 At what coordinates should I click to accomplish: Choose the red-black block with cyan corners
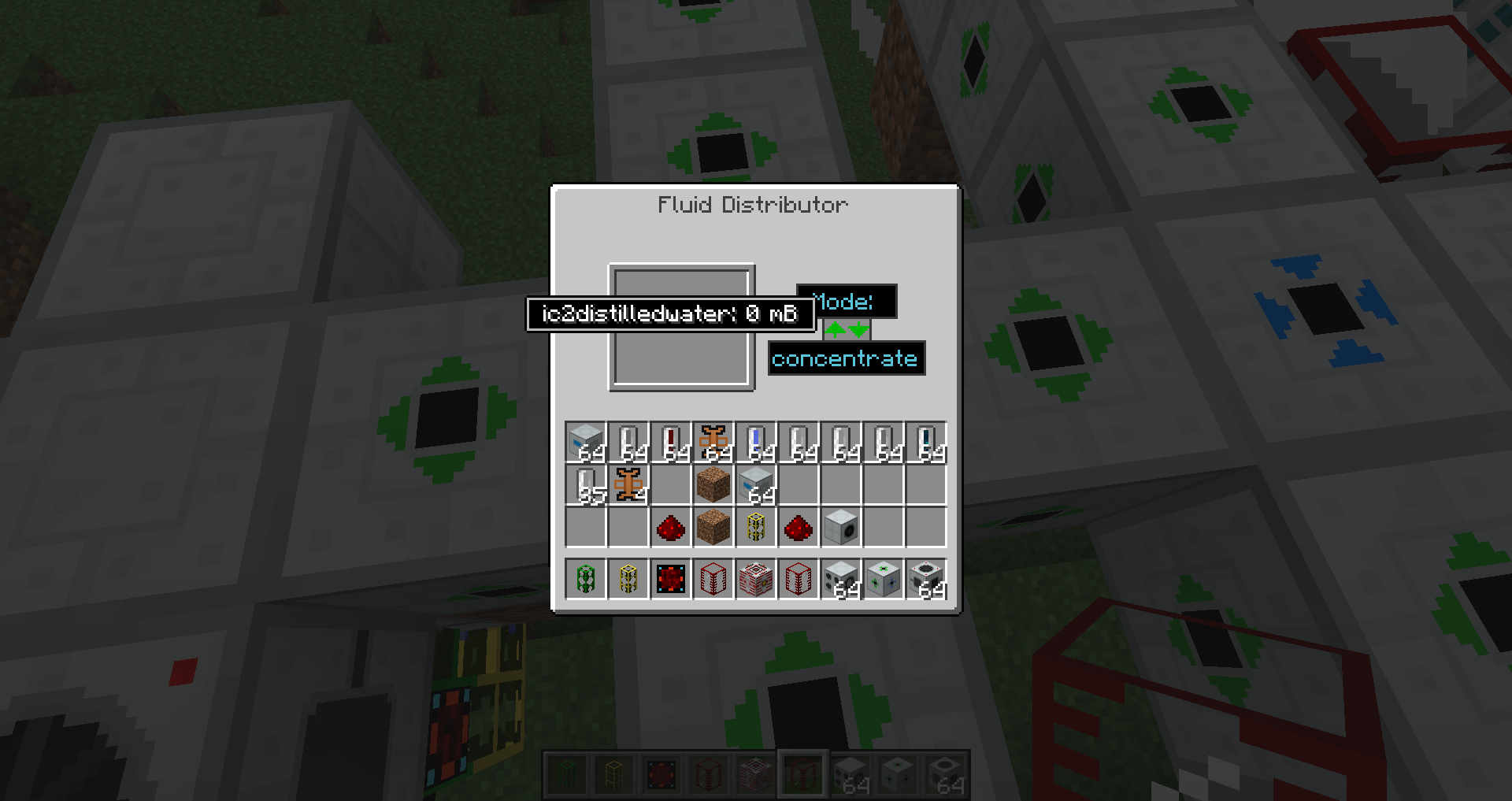coord(671,580)
